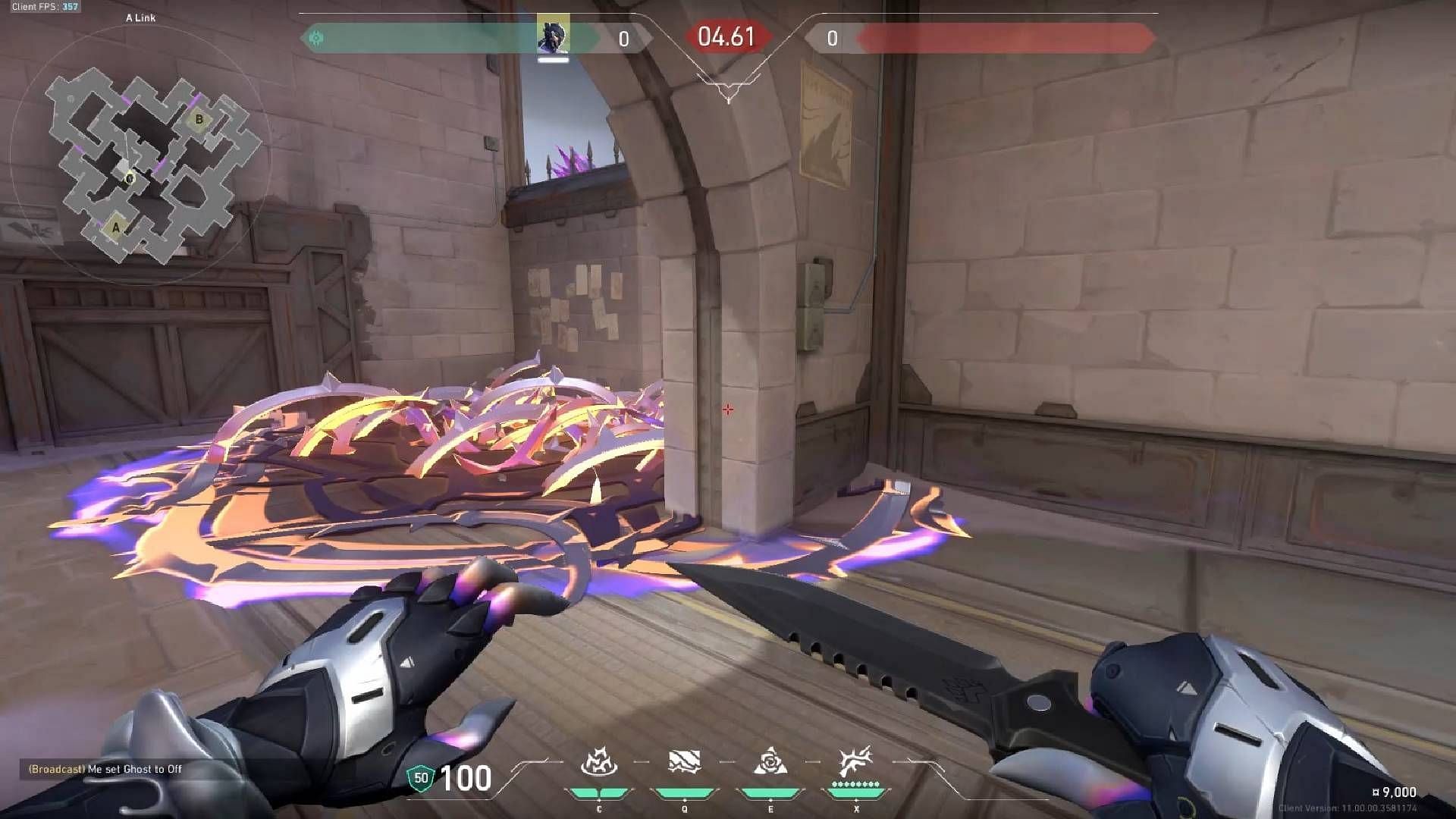Click the ally team emblem on the scoreboard

coord(316,36)
